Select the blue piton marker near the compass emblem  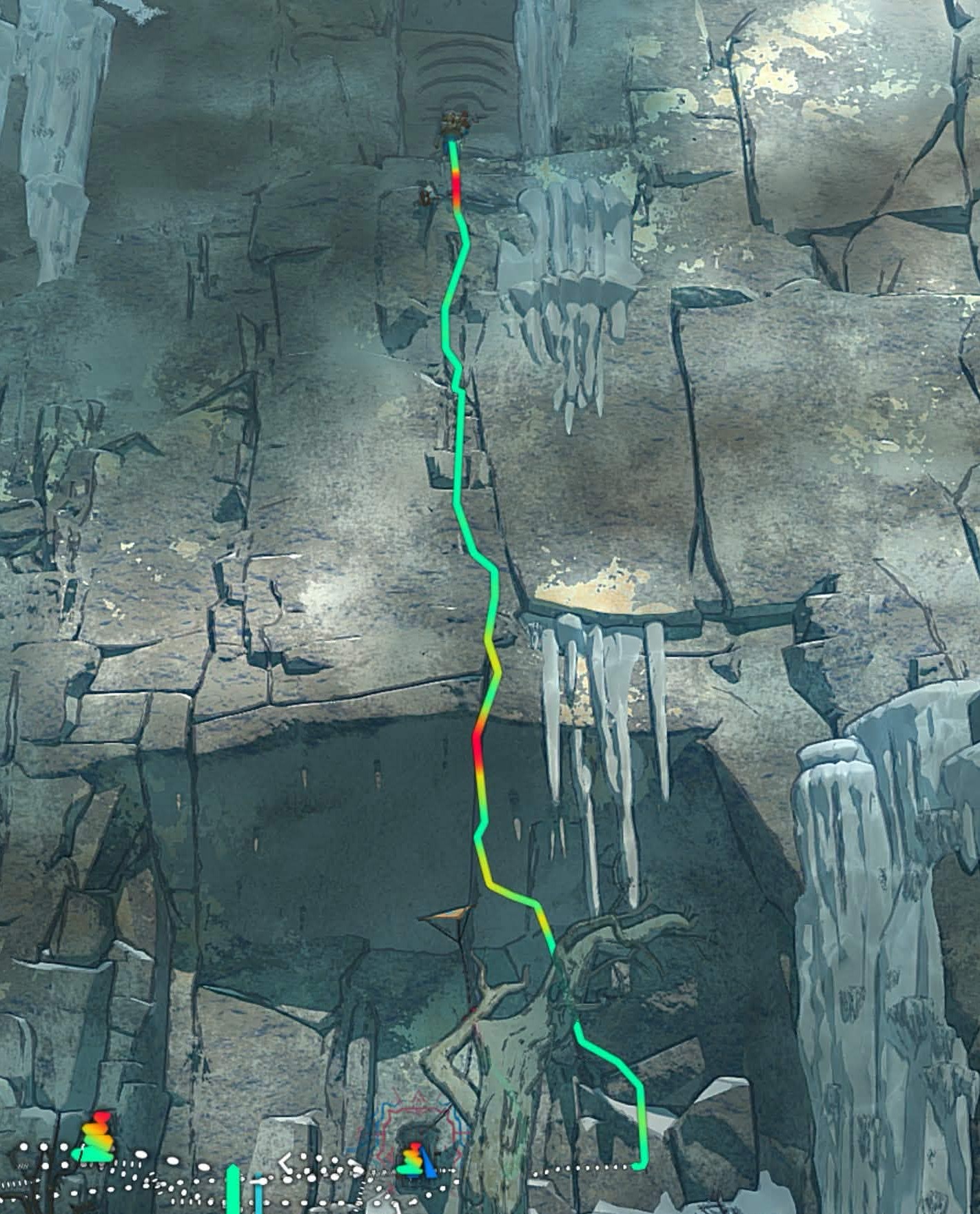(x=429, y=1163)
